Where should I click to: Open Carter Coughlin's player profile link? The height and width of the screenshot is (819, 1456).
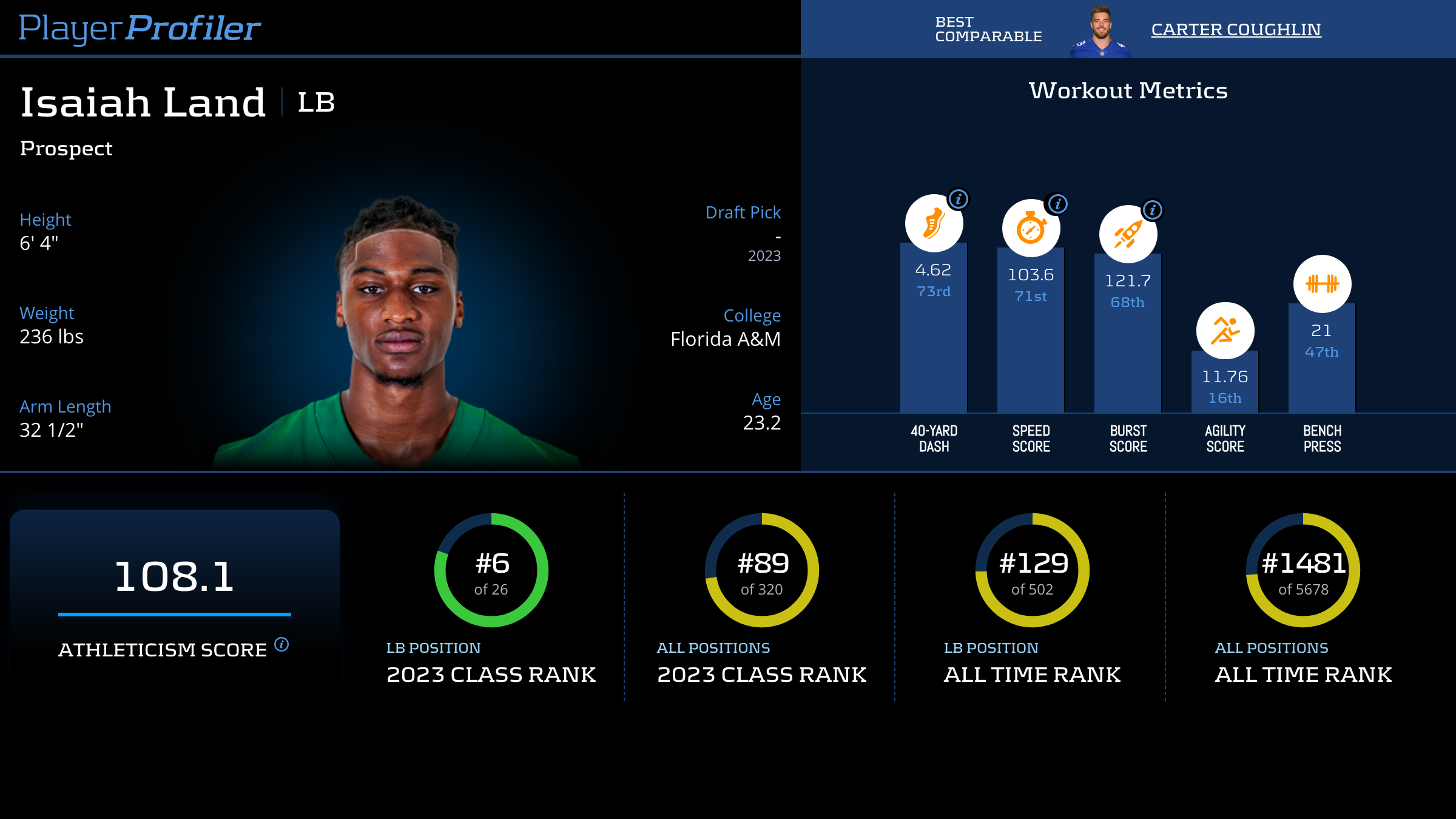click(1236, 29)
